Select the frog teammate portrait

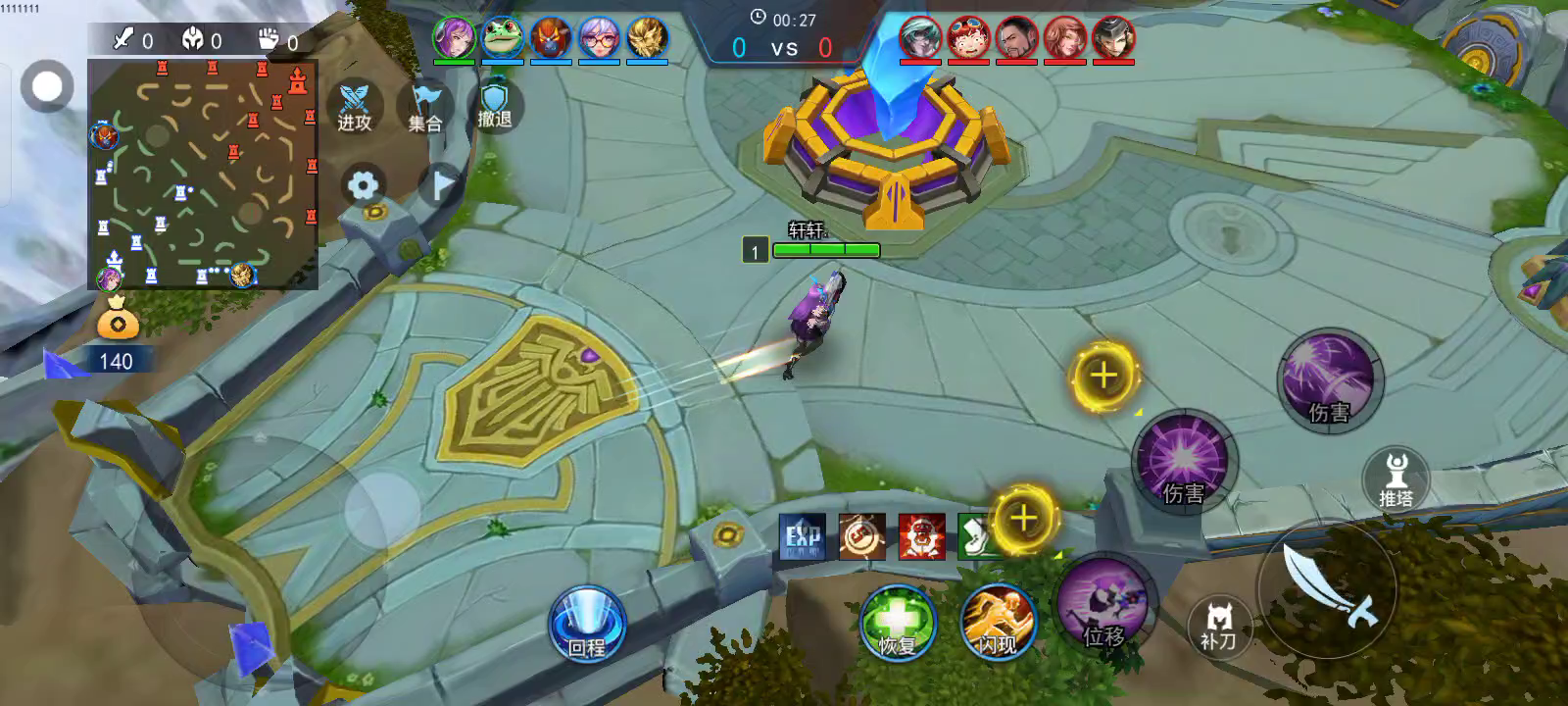coord(503,39)
